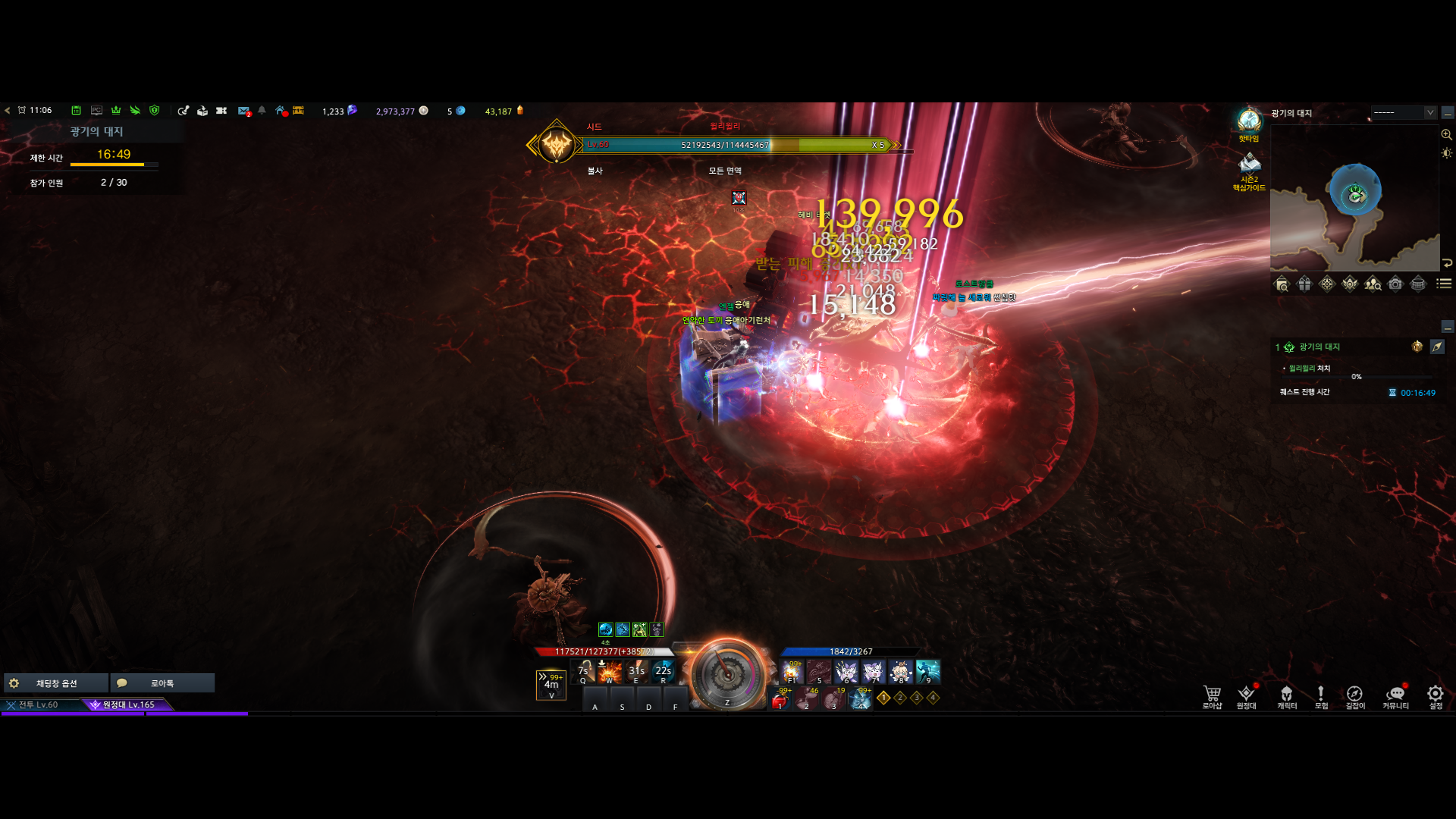
Task: Open the camera screenshot icon below minimap
Action: click(1395, 284)
